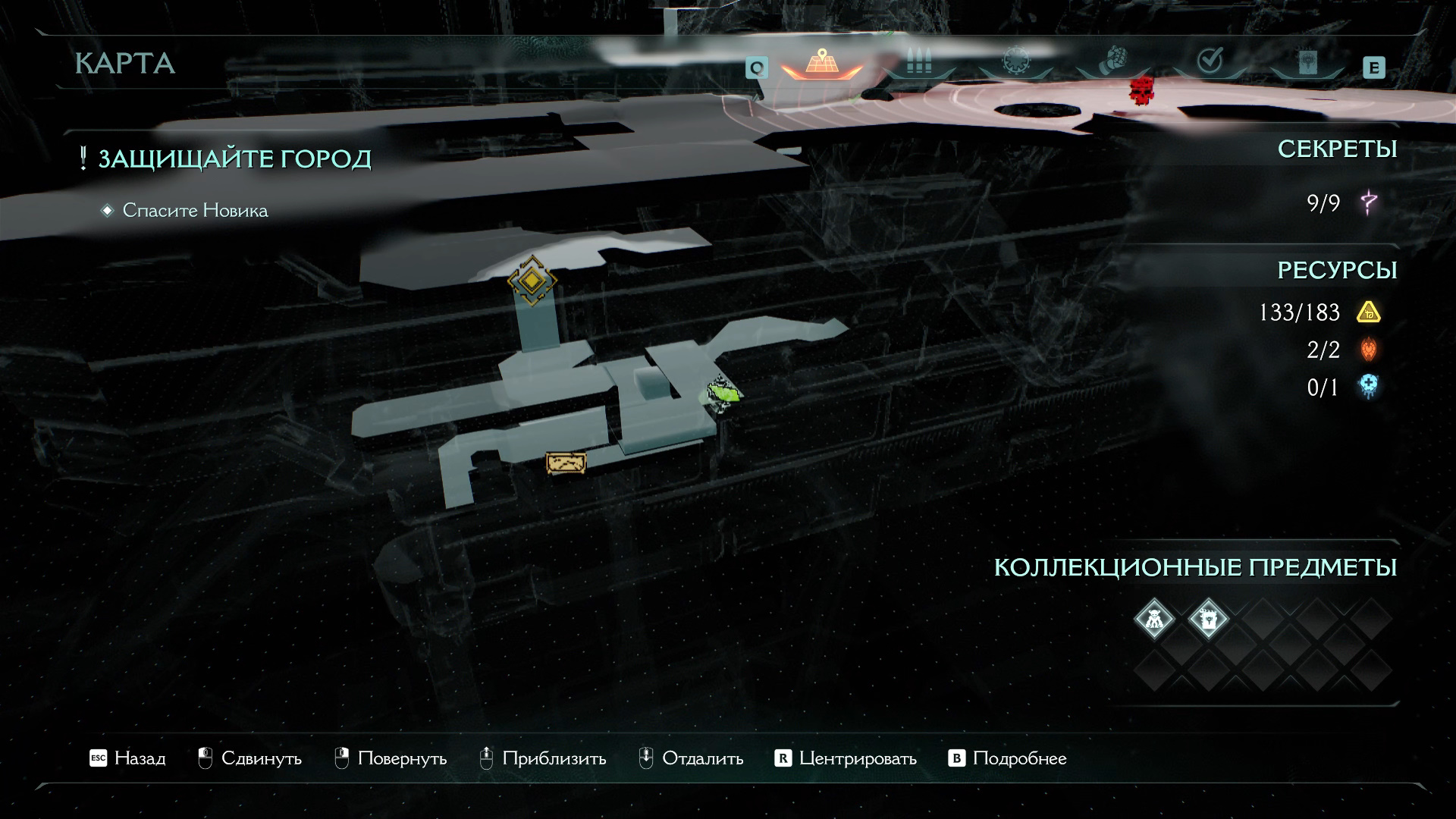Select the demon figure collectible slot
The width and height of the screenshot is (1456, 819).
pos(1154,619)
